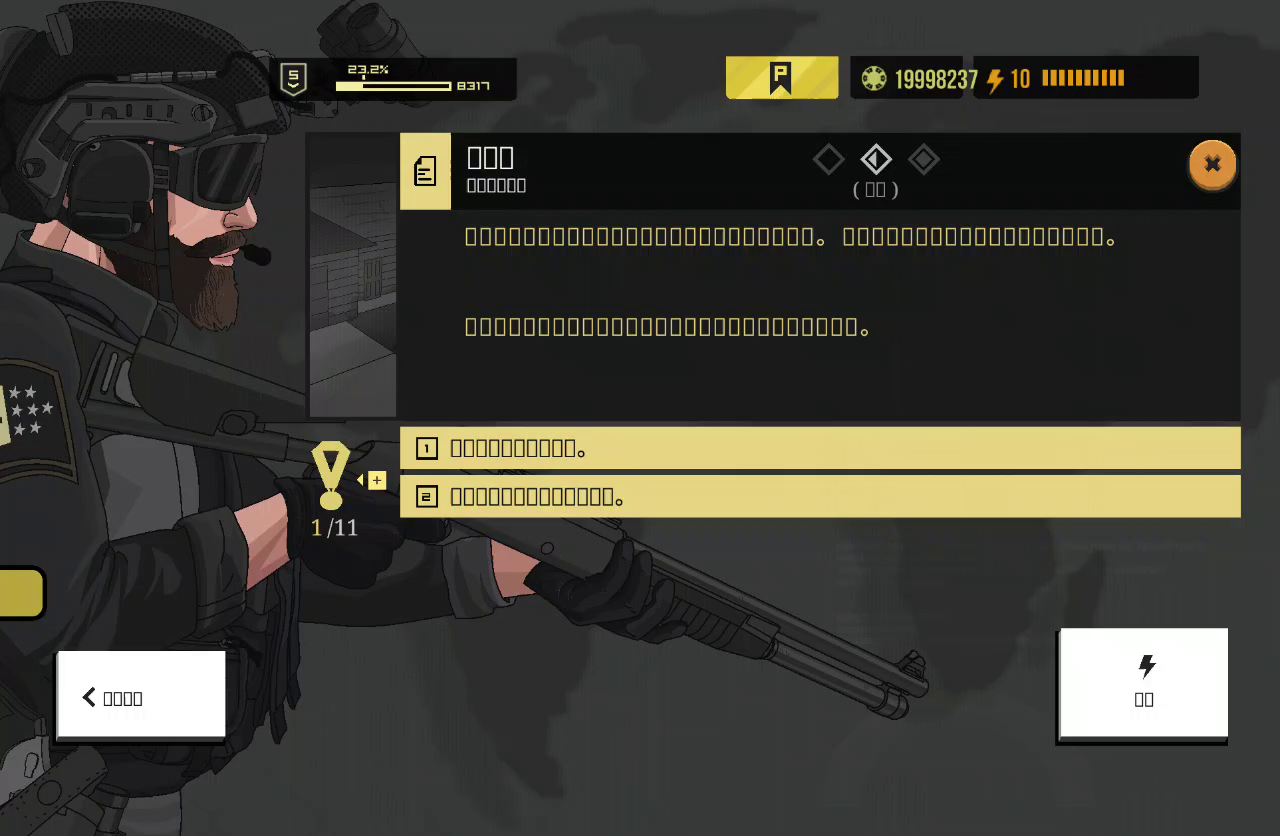Start the mission with the lightning bolt button

1143,683
